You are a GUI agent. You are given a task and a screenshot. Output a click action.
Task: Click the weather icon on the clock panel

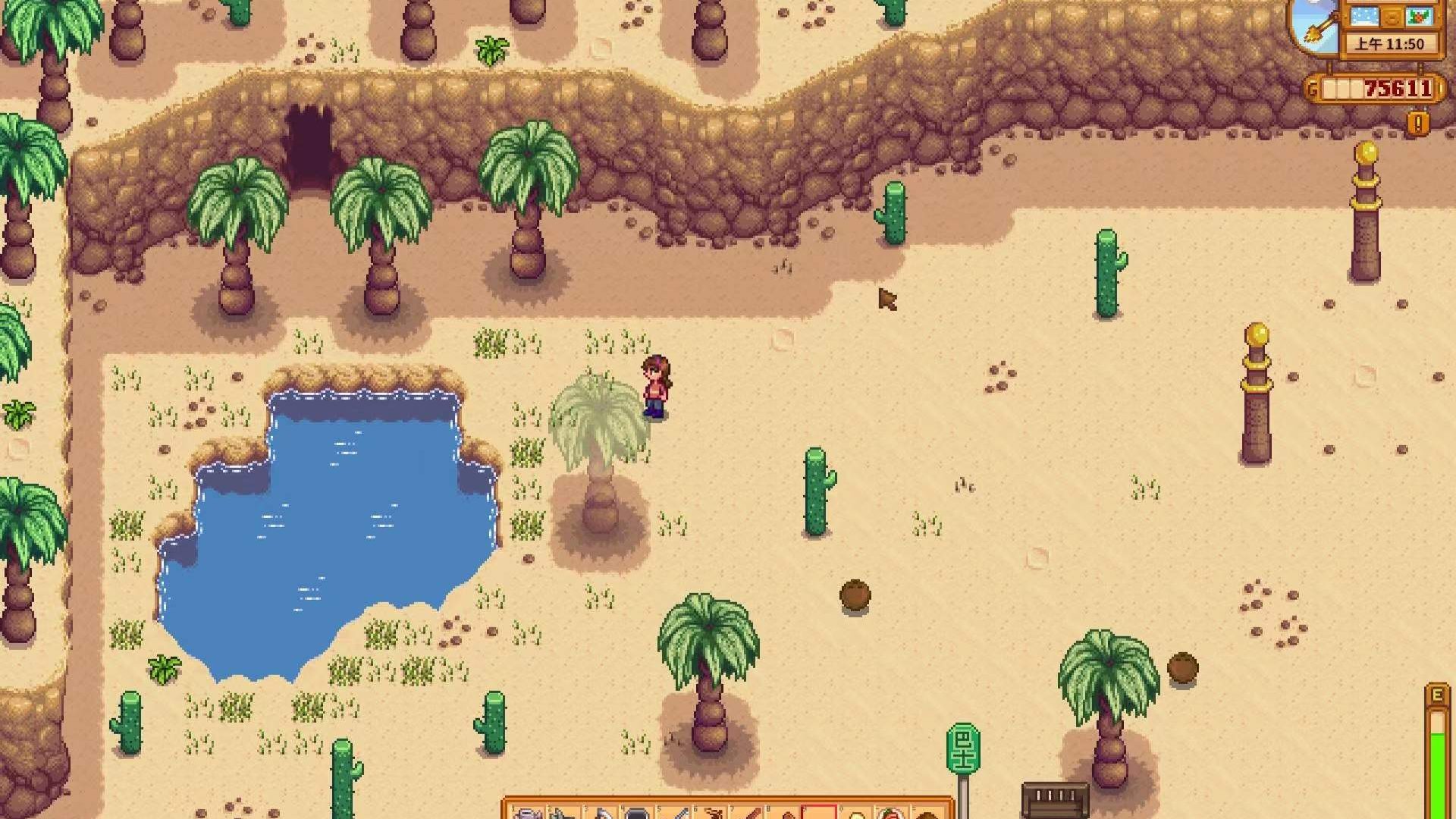click(x=1363, y=17)
